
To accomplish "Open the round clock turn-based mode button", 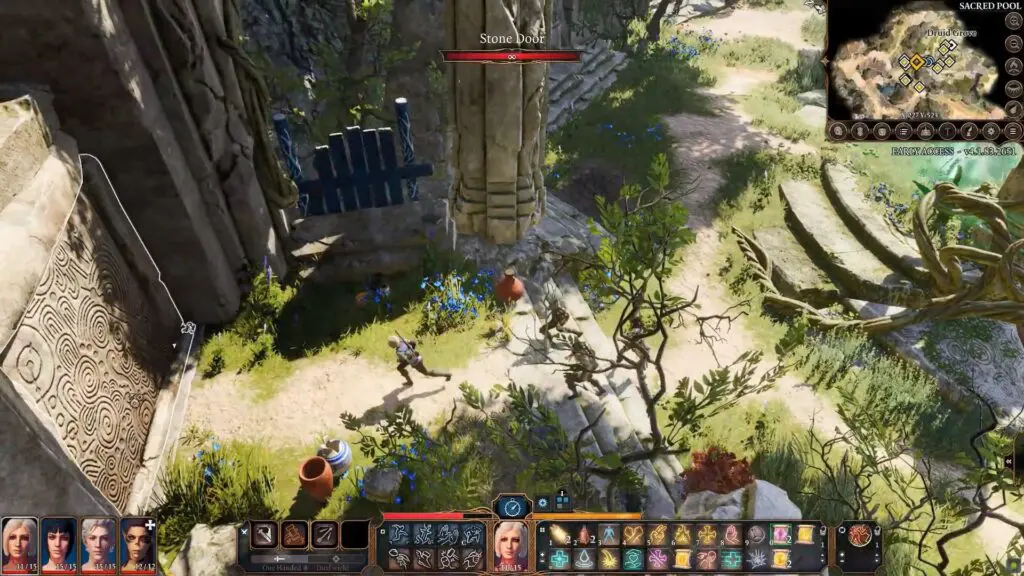I will pyautogui.click(x=512, y=507).
